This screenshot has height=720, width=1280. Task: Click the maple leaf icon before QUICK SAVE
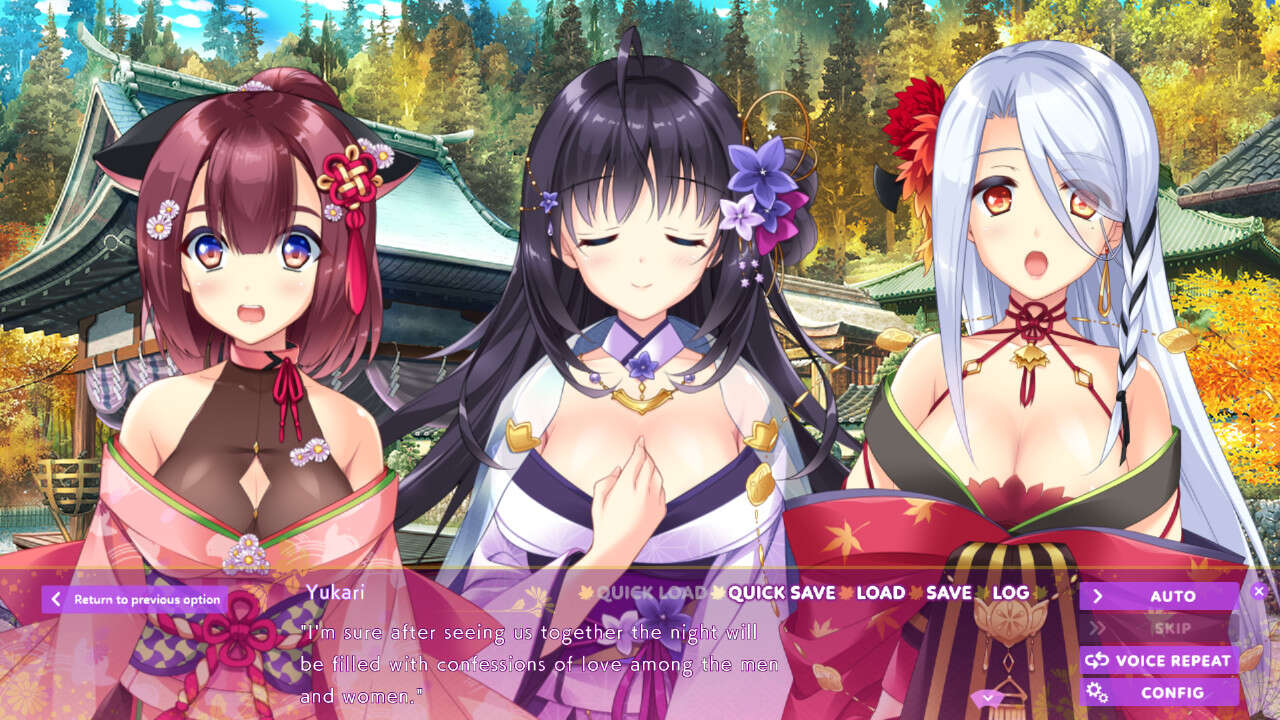[x=719, y=593]
